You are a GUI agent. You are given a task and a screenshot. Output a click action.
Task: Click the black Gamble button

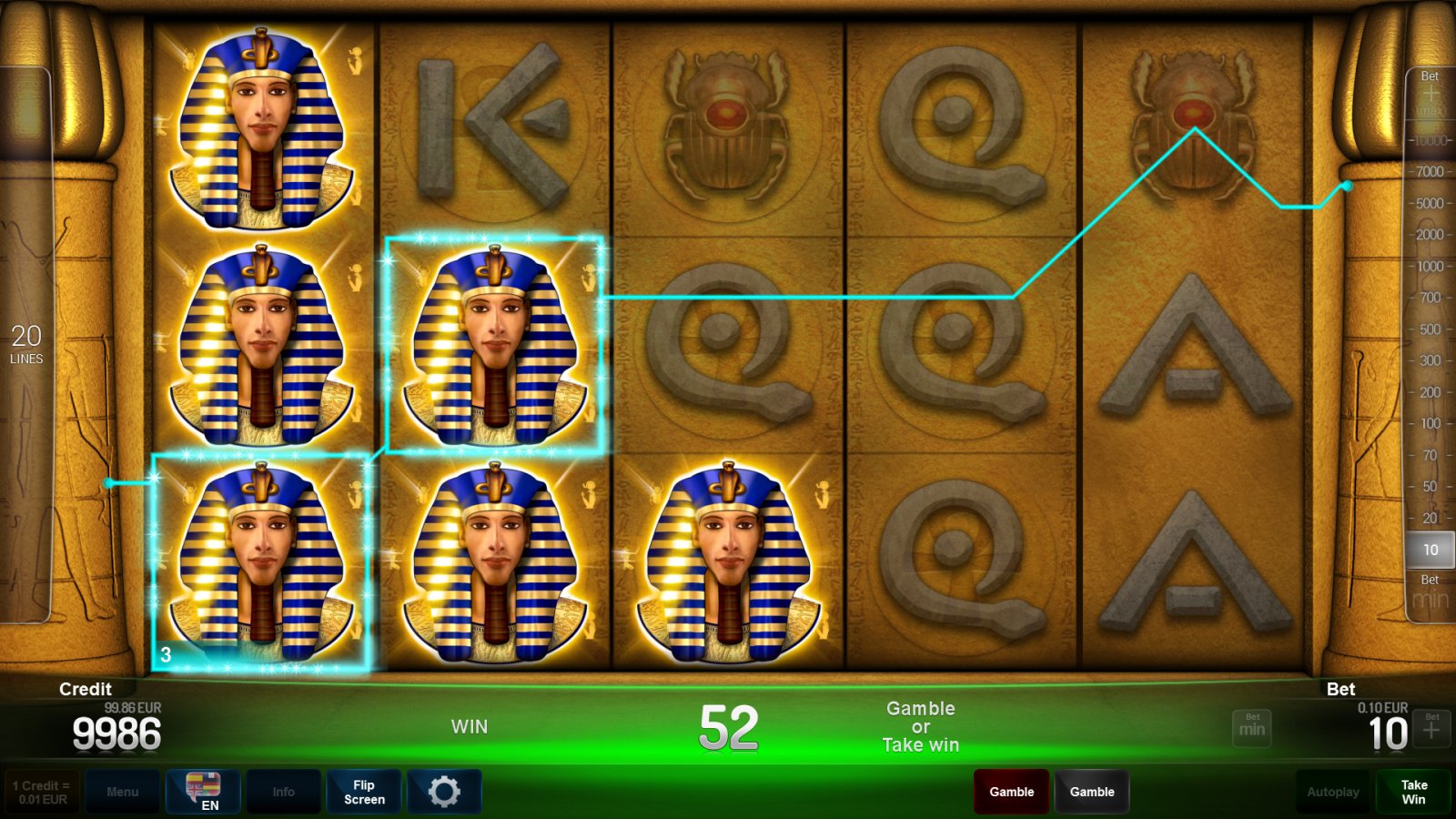1092,791
